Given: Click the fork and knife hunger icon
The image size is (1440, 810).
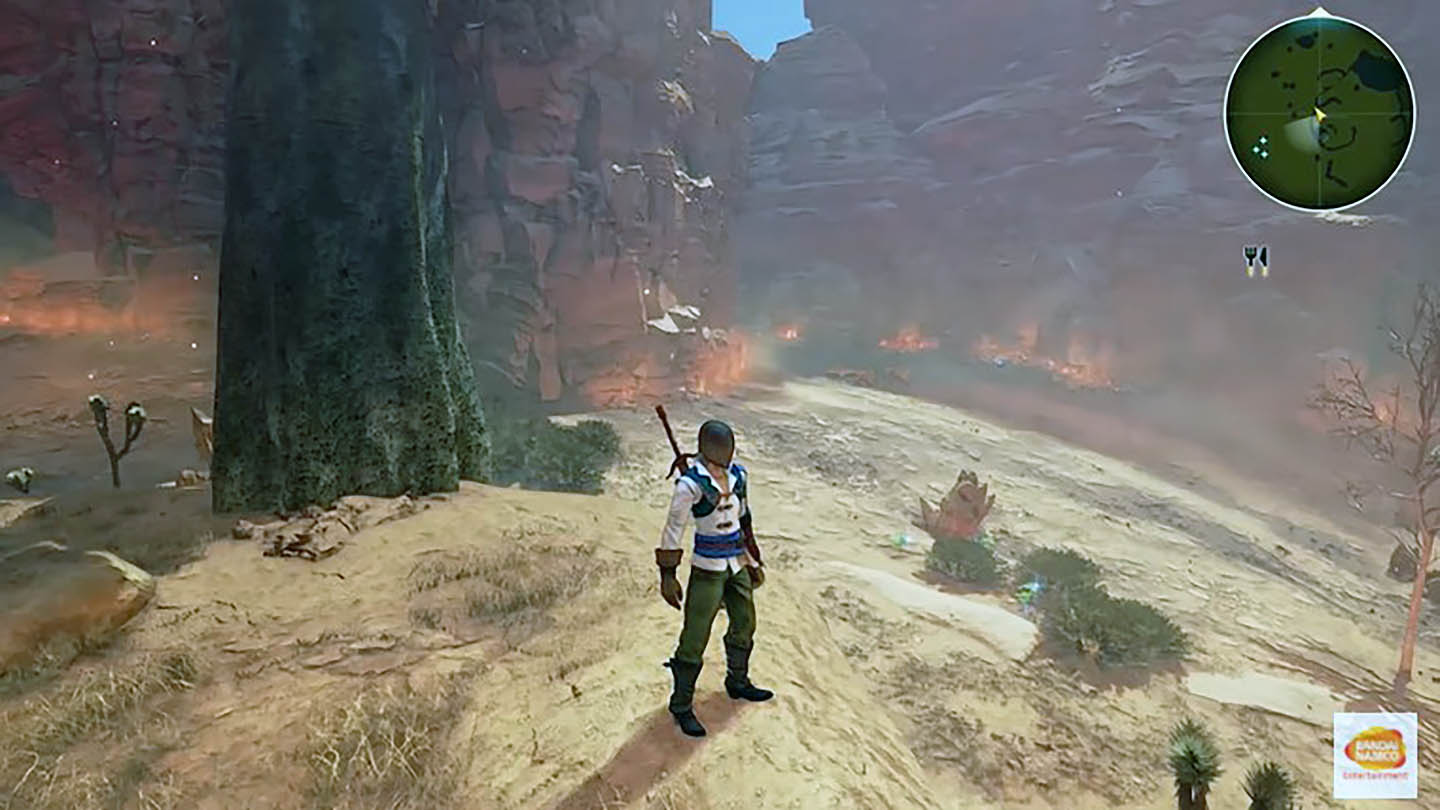Looking at the screenshot, I should 1255,260.
